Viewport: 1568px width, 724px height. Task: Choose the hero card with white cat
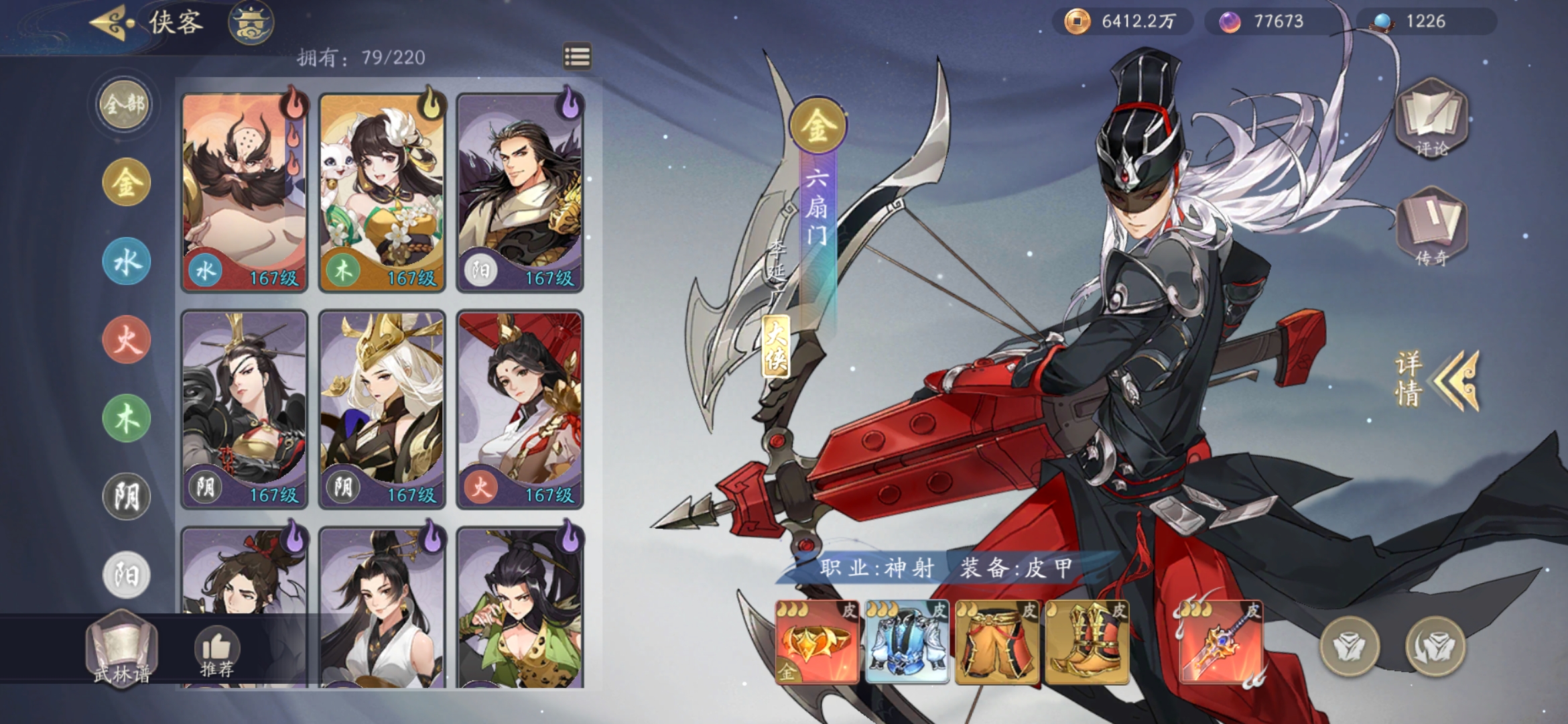pyautogui.click(x=382, y=192)
